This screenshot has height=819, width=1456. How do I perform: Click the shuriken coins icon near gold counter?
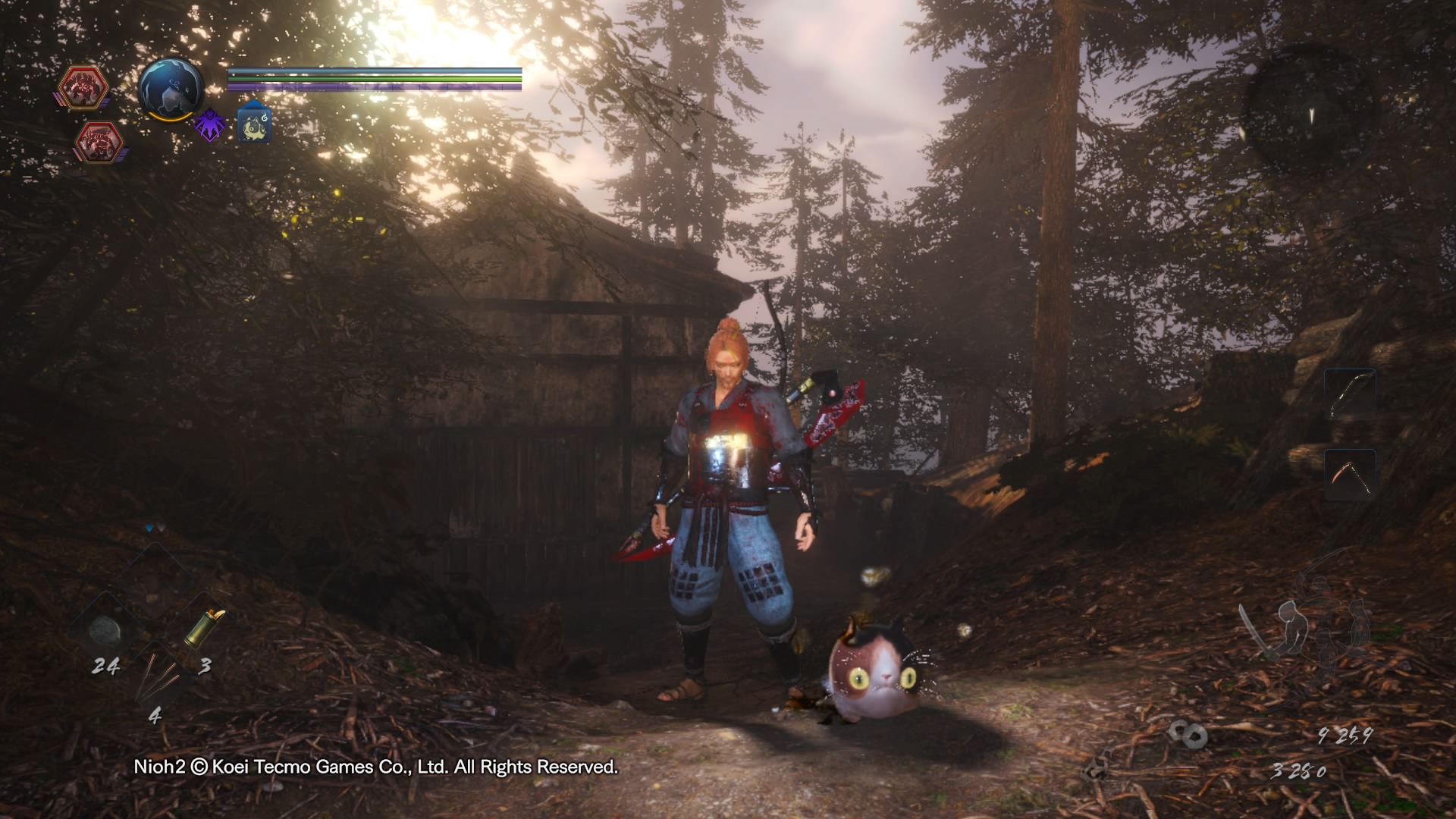(x=1187, y=734)
